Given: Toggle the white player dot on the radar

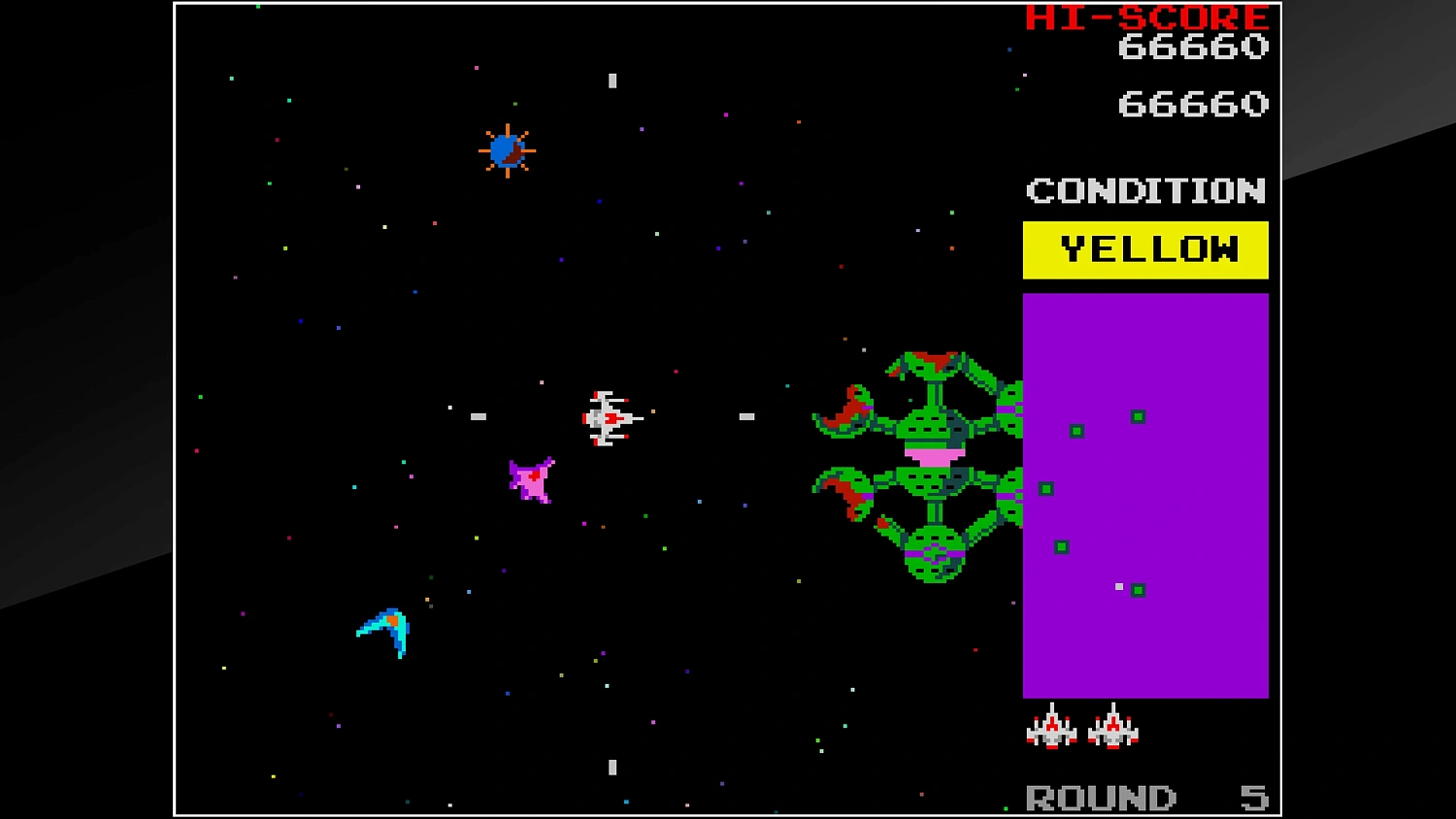Looking at the screenshot, I should coord(1118,585).
